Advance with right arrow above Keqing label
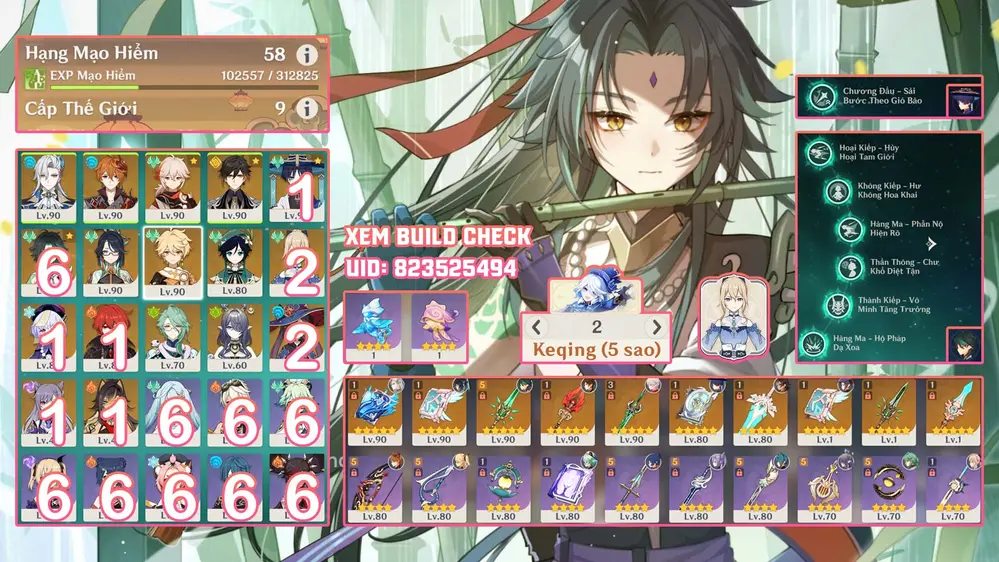Screen dimensions: 999x562 coord(657,327)
